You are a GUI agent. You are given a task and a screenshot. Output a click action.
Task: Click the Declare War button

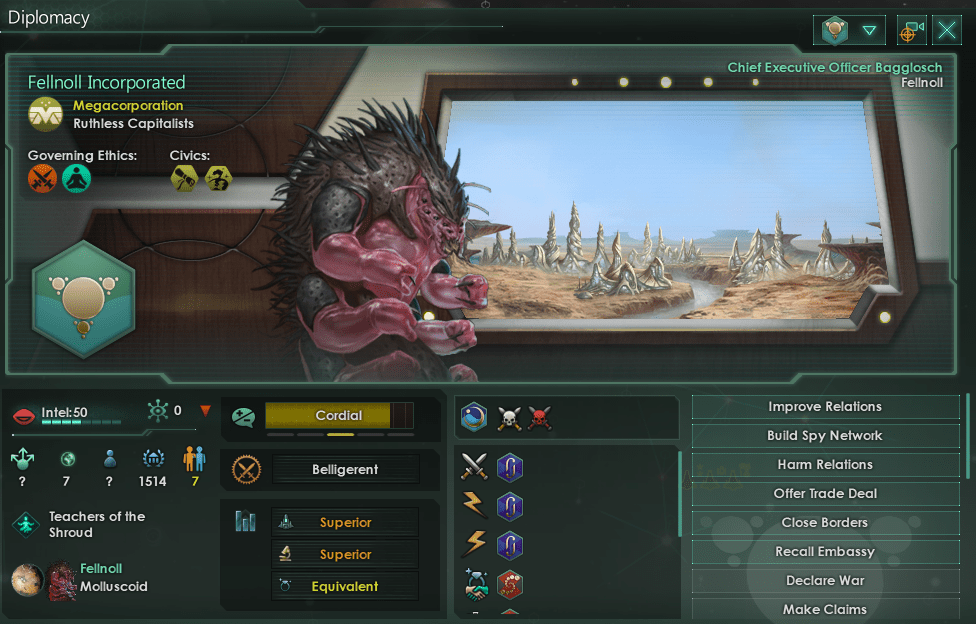tap(825, 581)
